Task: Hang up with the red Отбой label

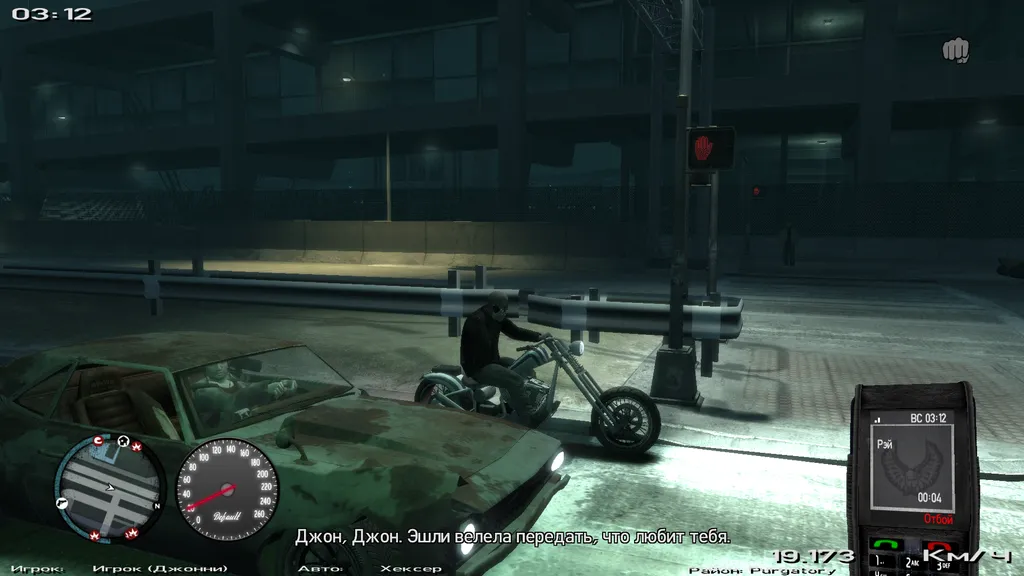Action: (937, 519)
